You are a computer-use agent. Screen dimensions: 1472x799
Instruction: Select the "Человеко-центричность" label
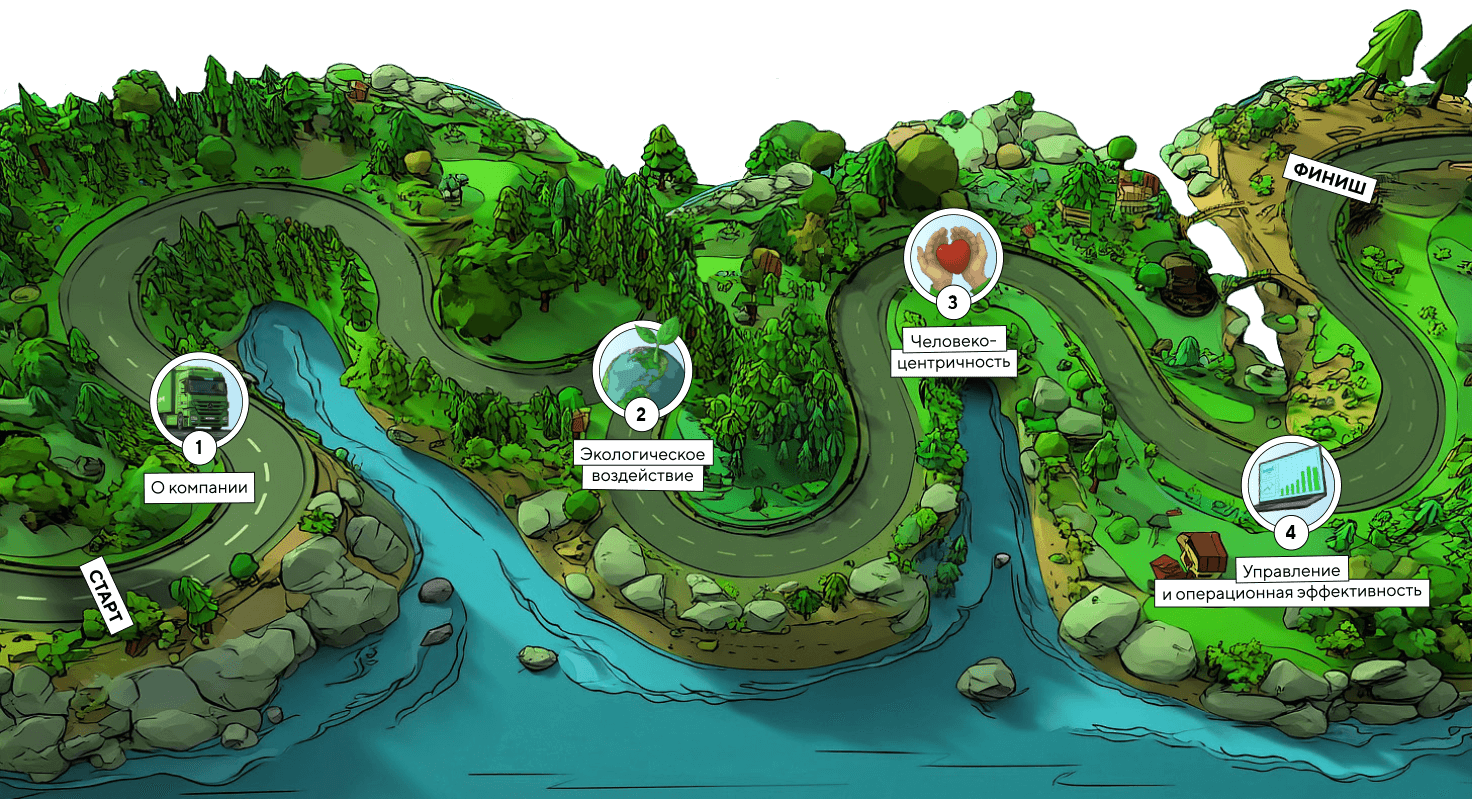pos(953,351)
